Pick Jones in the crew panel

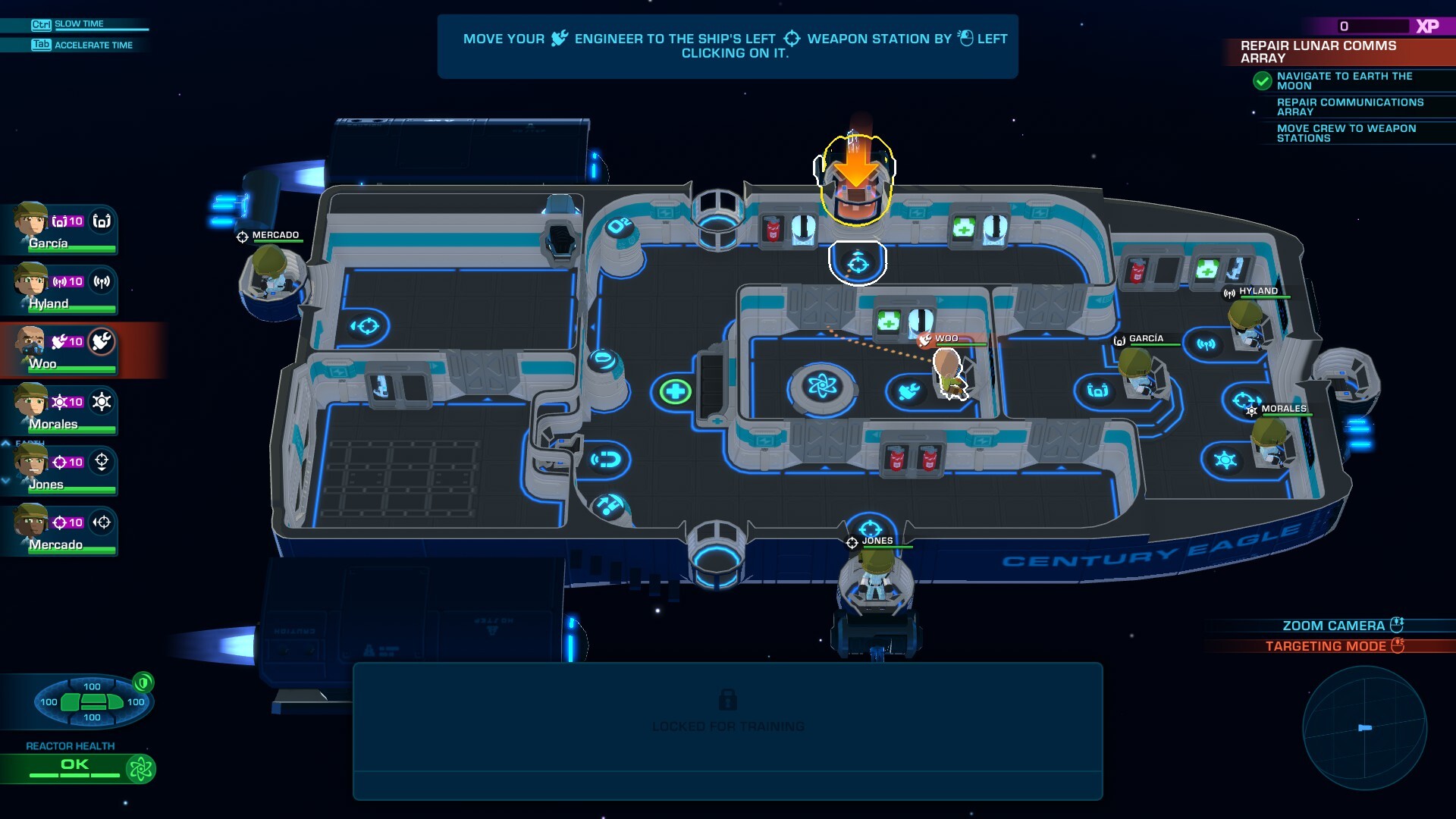click(59, 470)
